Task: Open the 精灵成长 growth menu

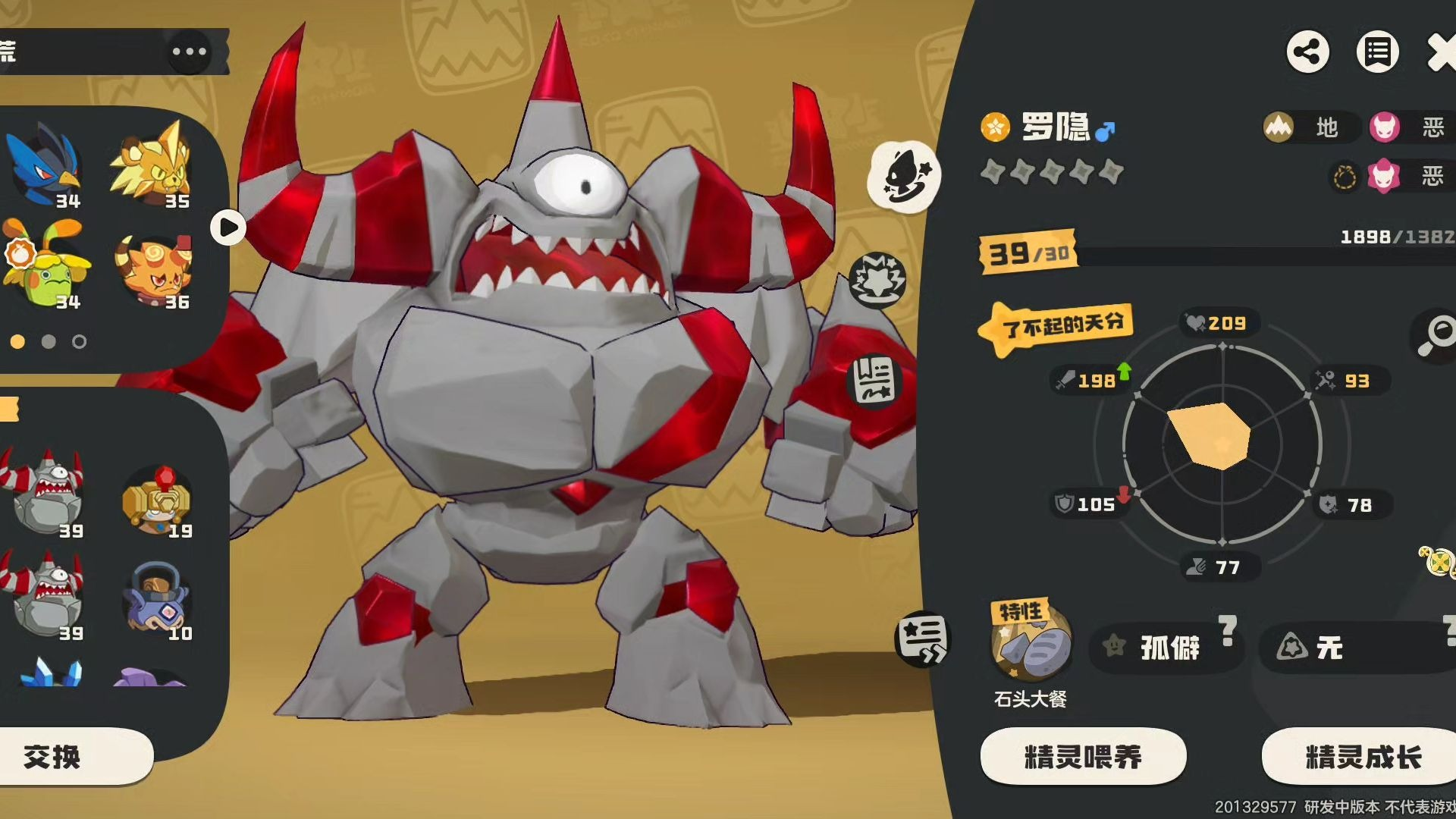Action: 1362,756
